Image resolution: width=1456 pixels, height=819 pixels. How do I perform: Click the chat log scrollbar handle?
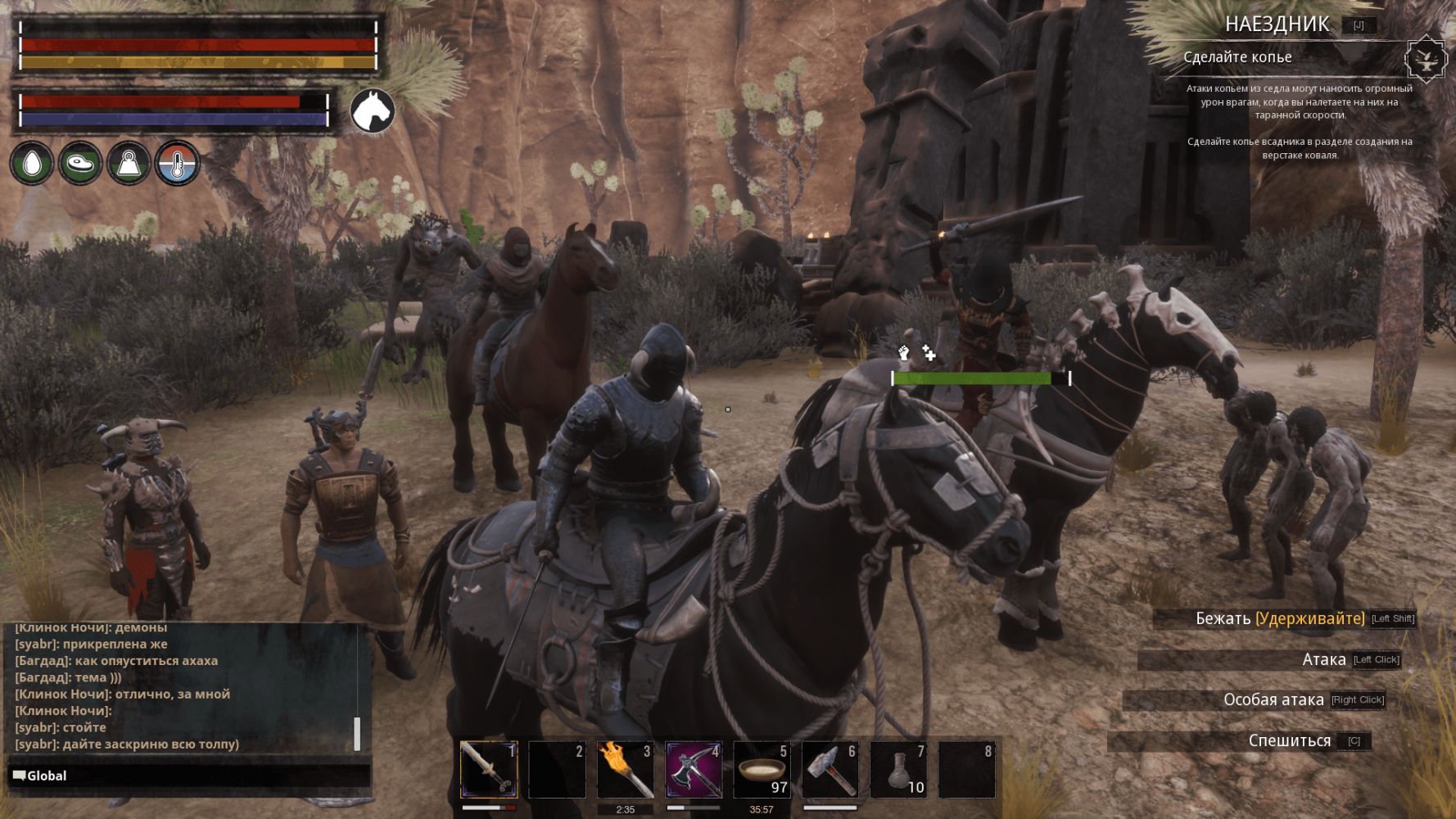pos(357,733)
